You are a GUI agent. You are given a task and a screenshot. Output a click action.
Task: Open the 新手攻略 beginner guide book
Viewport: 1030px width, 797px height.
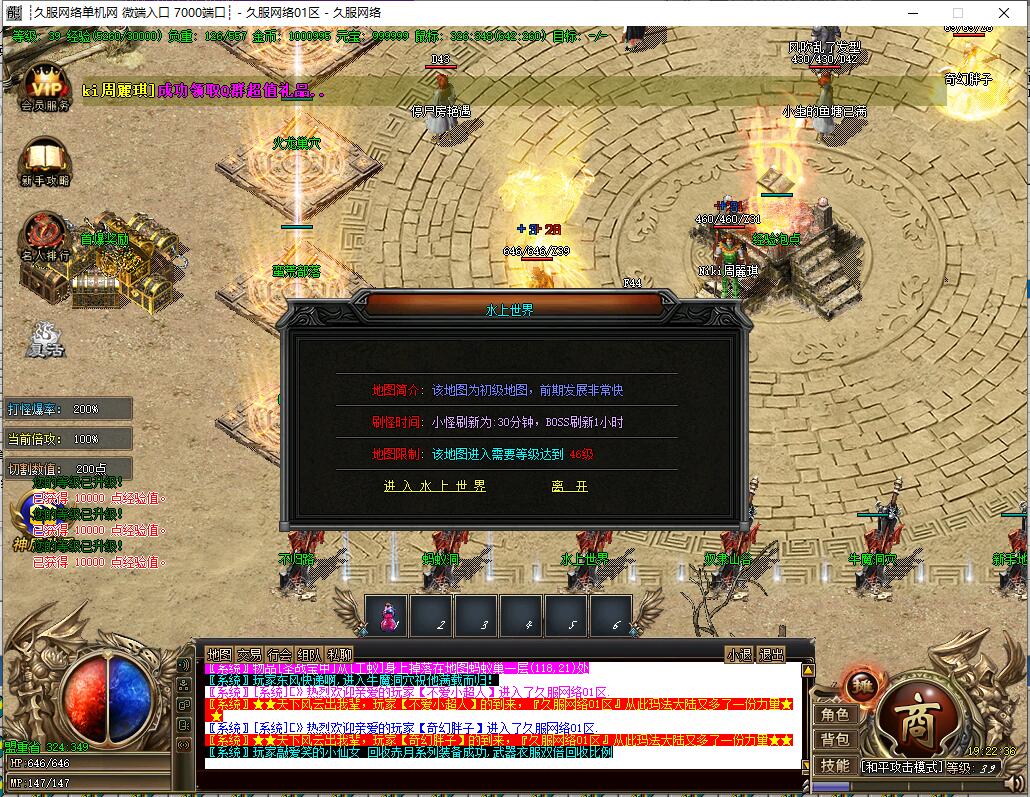tap(44, 164)
